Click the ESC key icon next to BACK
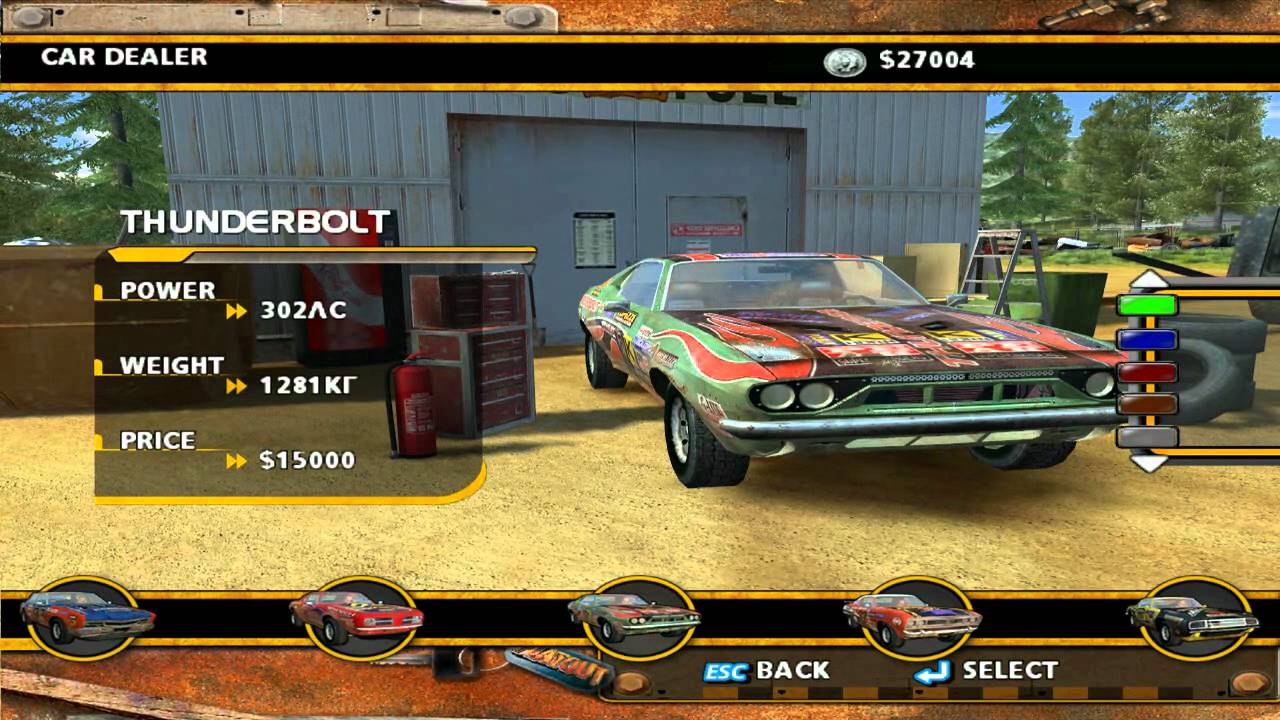1280x720 pixels. (726, 672)
